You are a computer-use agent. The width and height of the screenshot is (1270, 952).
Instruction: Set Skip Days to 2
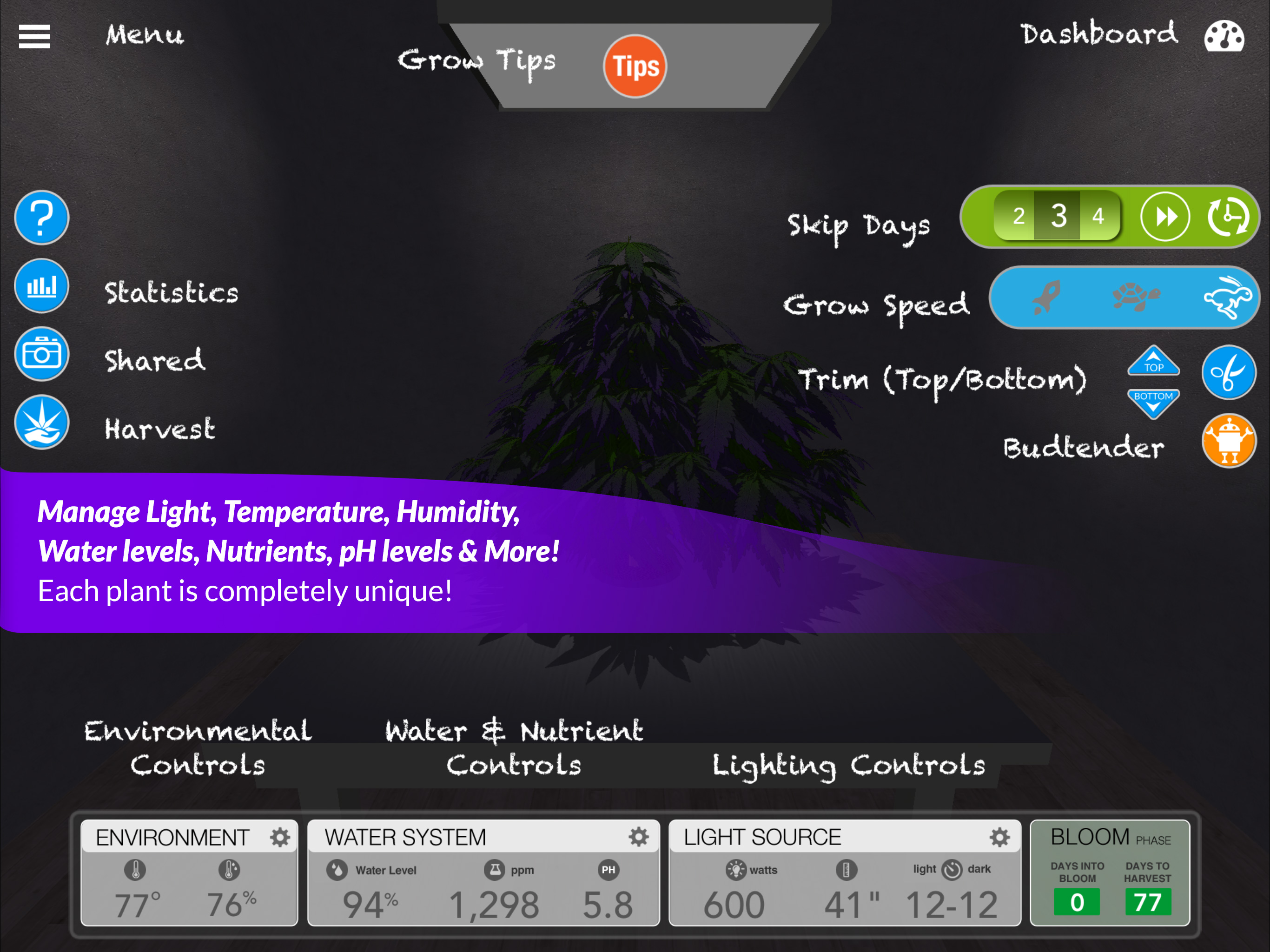[x=1019, y=217]
